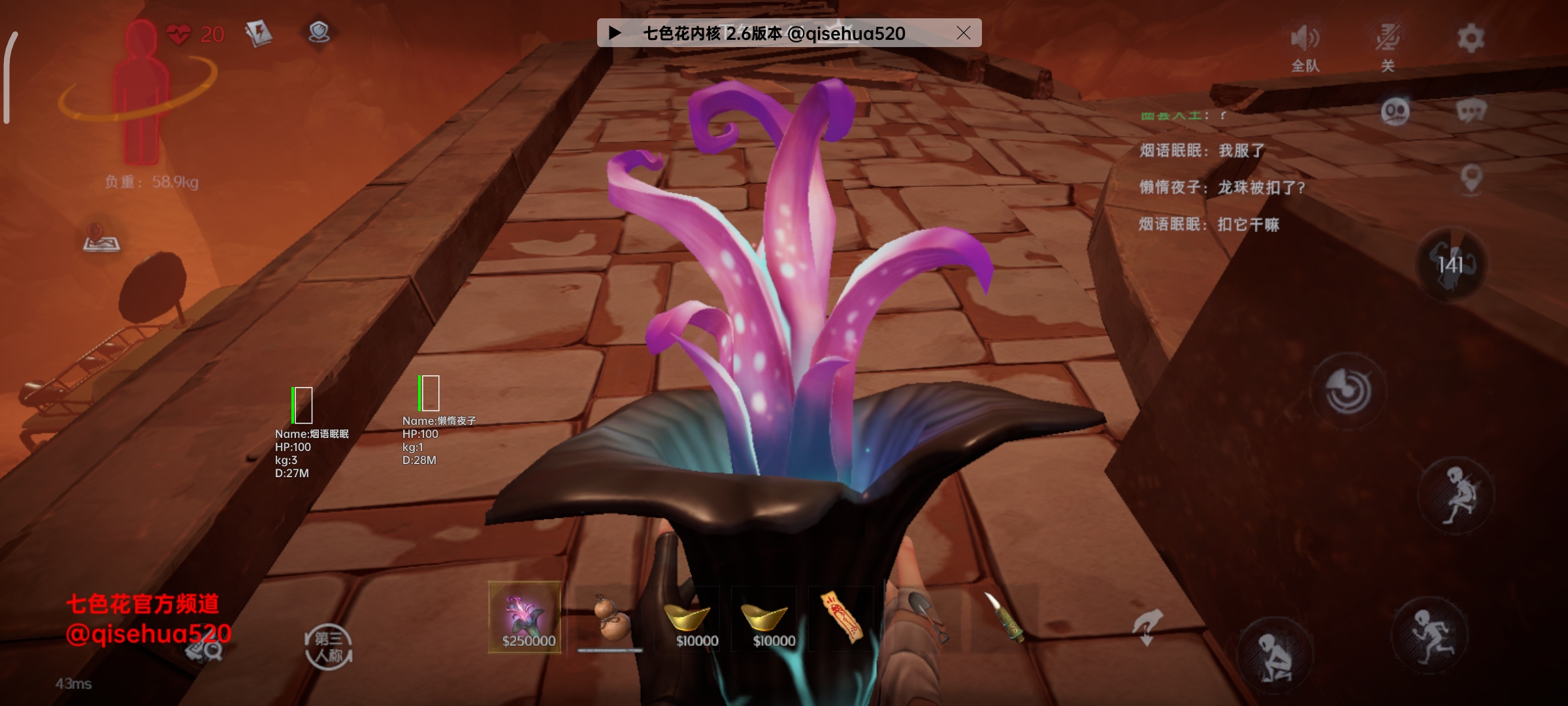Screen dimensions: 1568x706
Task: Tap the crouch action button
Action: (x=1275, y=654)
